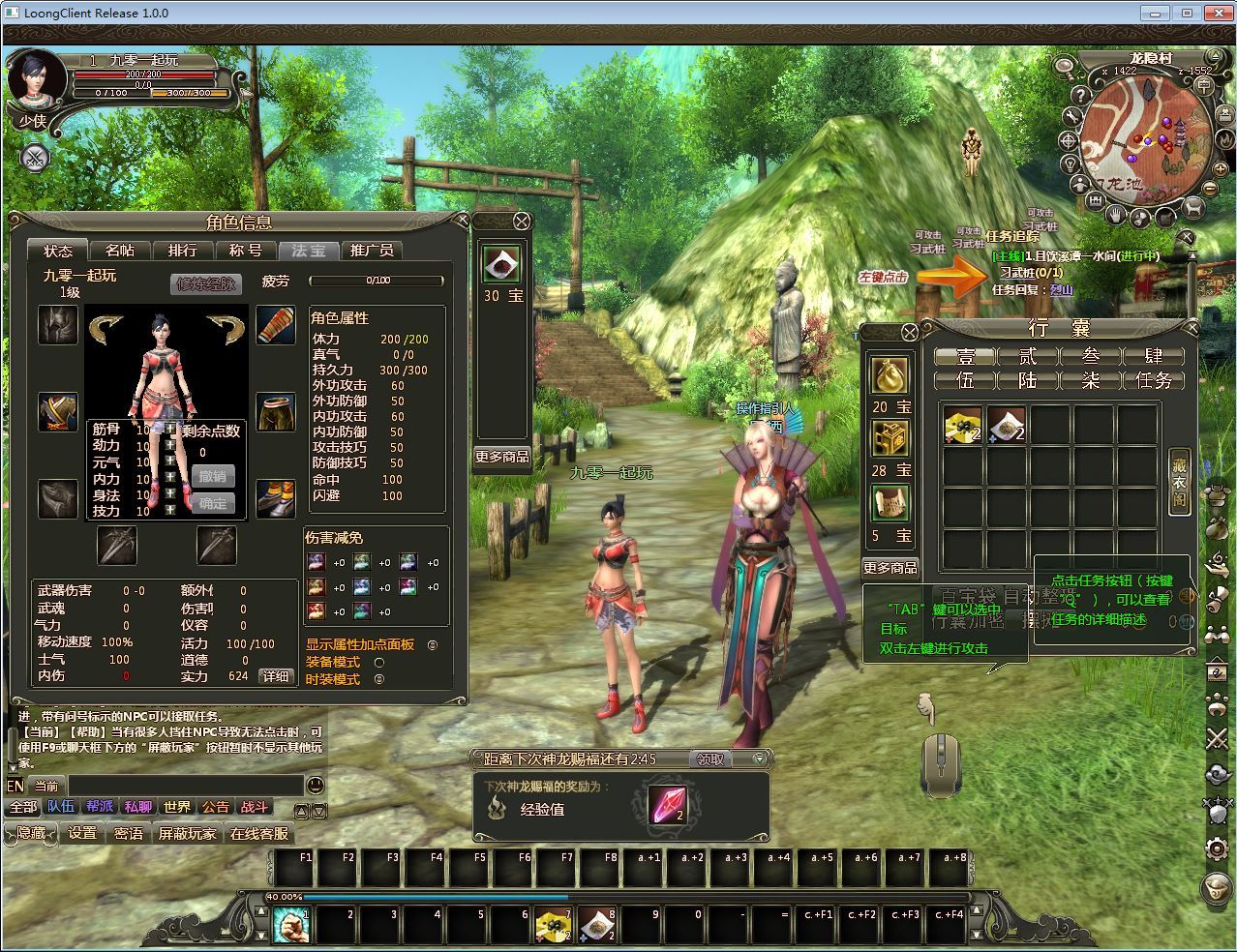The image size is (1237, 952).
Task: Open the 排行 ranking tab
Action: coord(182,251)
